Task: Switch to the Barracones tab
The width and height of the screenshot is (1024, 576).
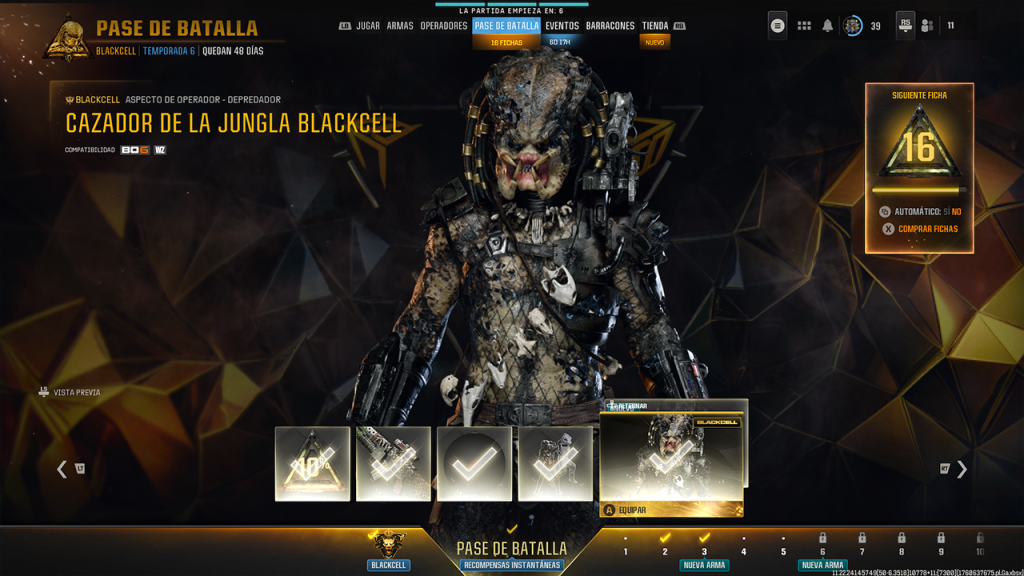Action: (x=610, y=26)
